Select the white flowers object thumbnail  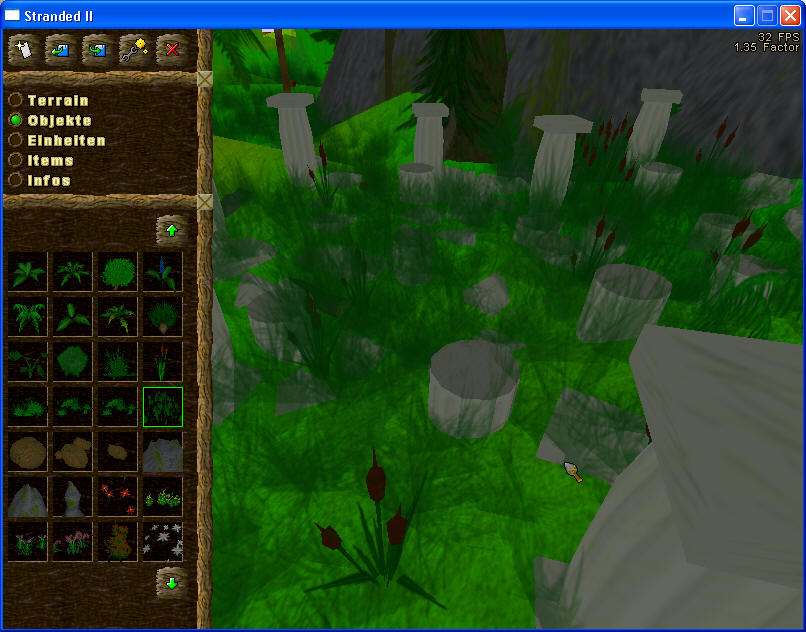pyautogui.click(x=163, y=542)
